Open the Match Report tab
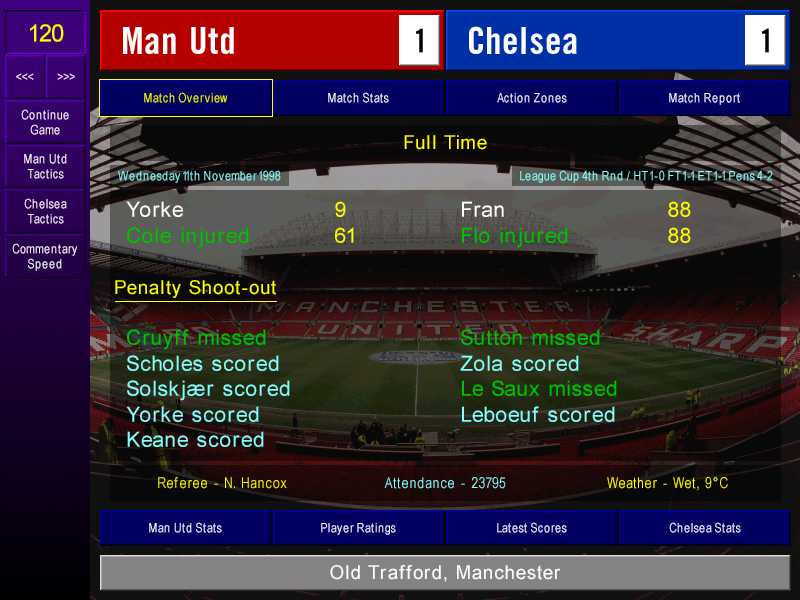800x600 pixels. click(x=704, y=98)
